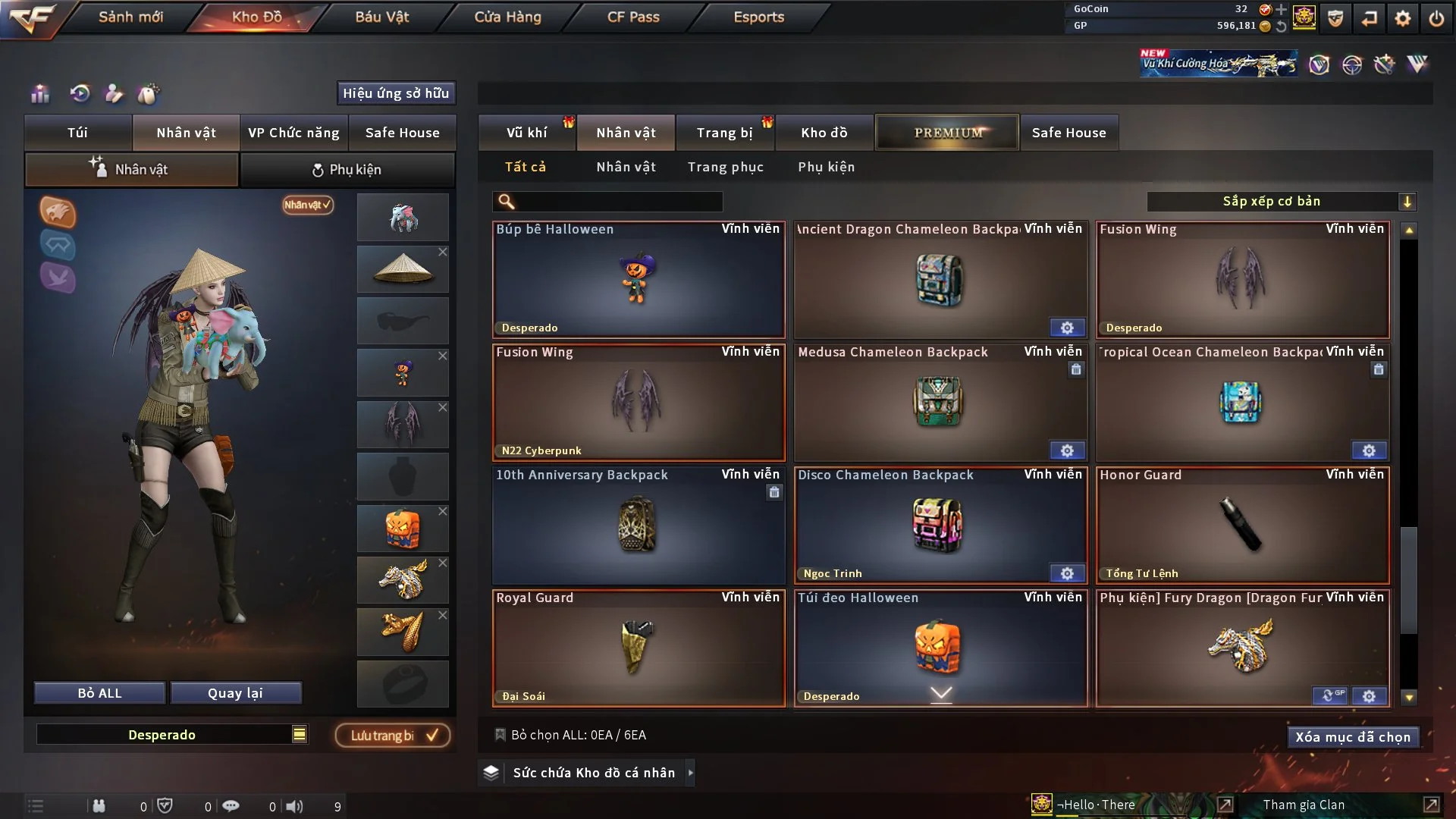
Task: Show only Phụ kiện items
Action: click(826, 167)
